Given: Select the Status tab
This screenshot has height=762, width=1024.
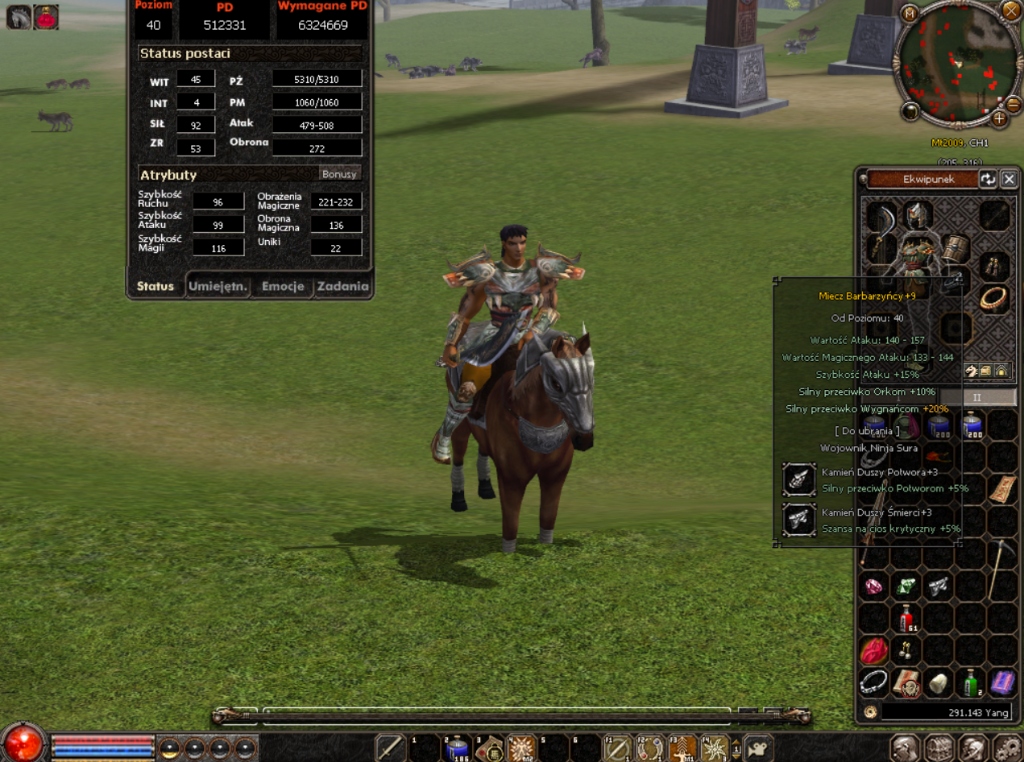Looking at the screenshot, I should (155, 287).
